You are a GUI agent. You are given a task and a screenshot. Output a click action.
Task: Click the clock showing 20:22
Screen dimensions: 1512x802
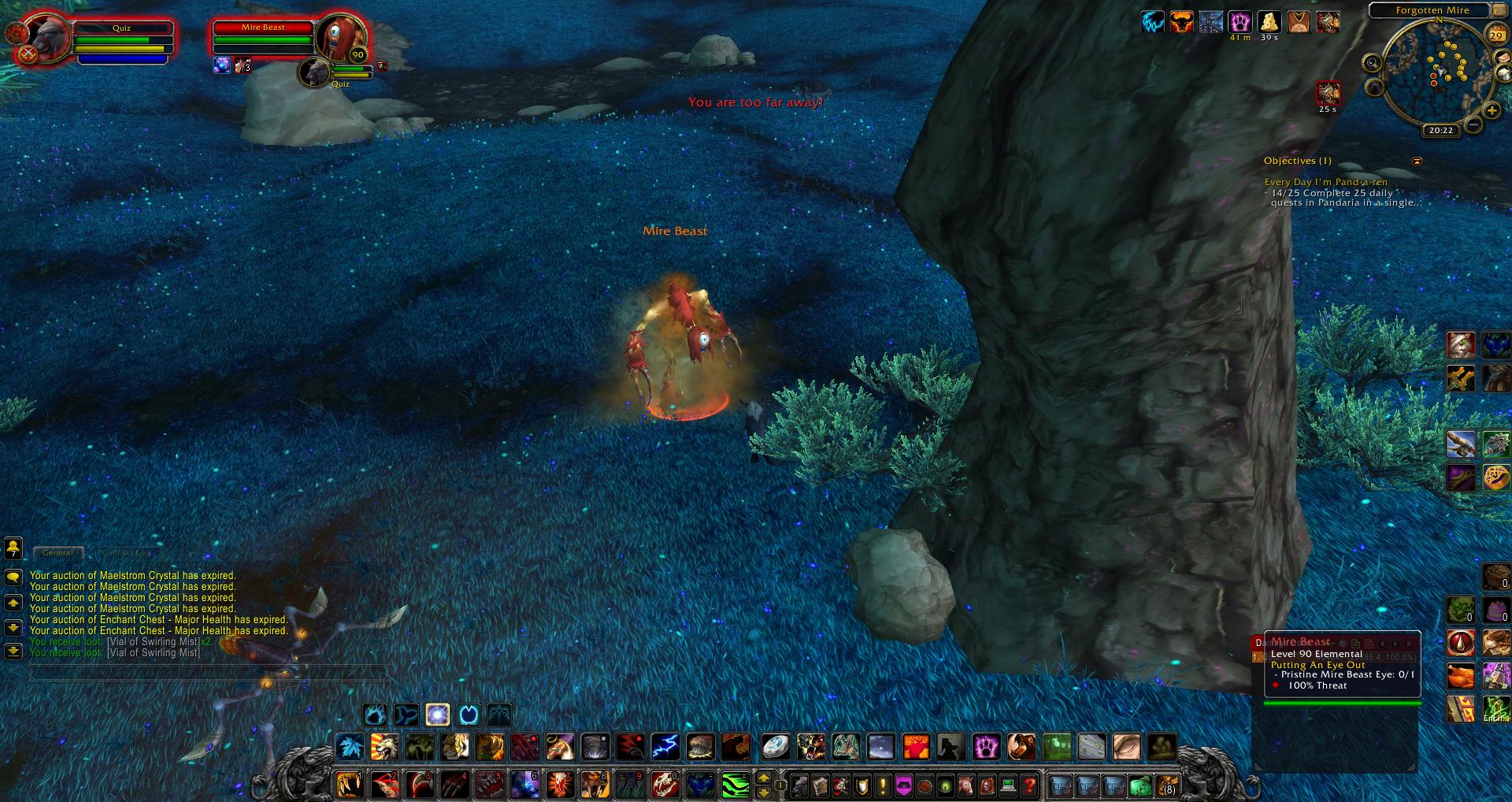coord(1440,130)
